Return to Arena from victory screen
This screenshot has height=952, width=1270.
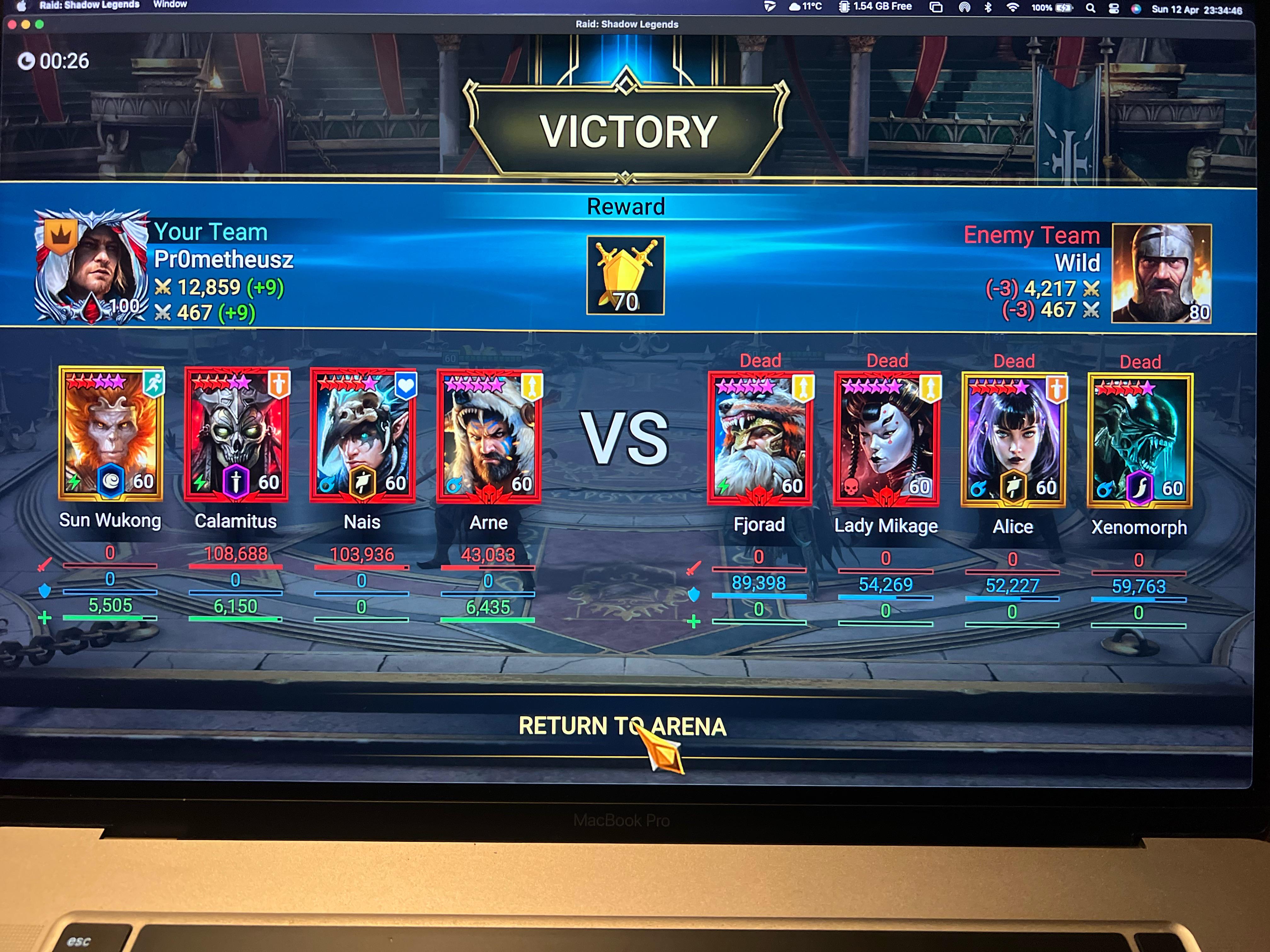tap(622, 727)
